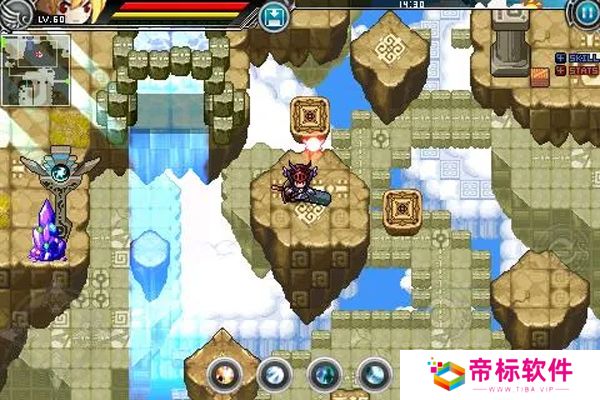This screenshot has height=400, width=600.
Task: Pause the game with the top-right button
Action: [584, 13]
